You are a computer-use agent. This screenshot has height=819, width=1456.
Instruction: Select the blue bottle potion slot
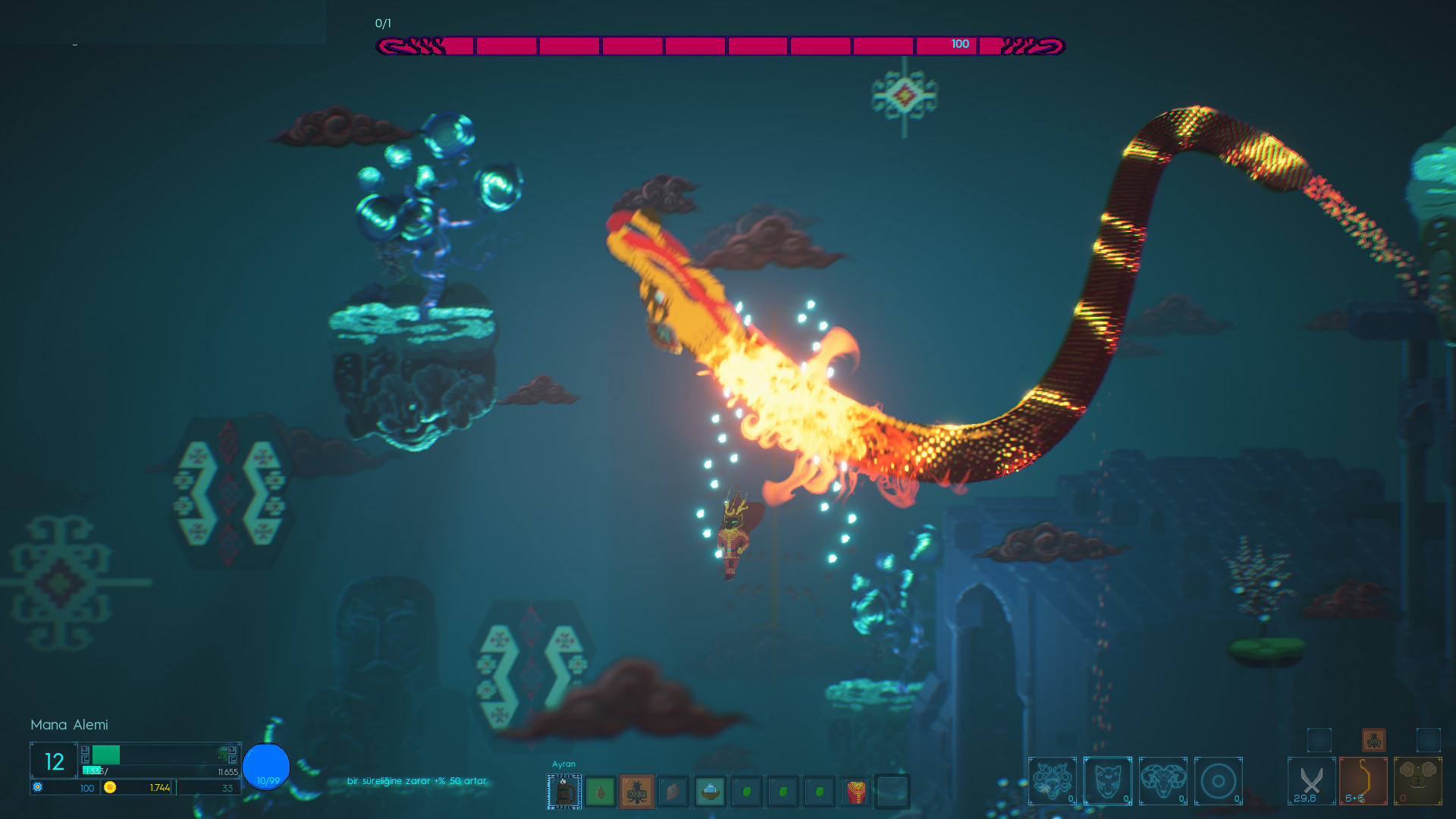pos(710,791)
